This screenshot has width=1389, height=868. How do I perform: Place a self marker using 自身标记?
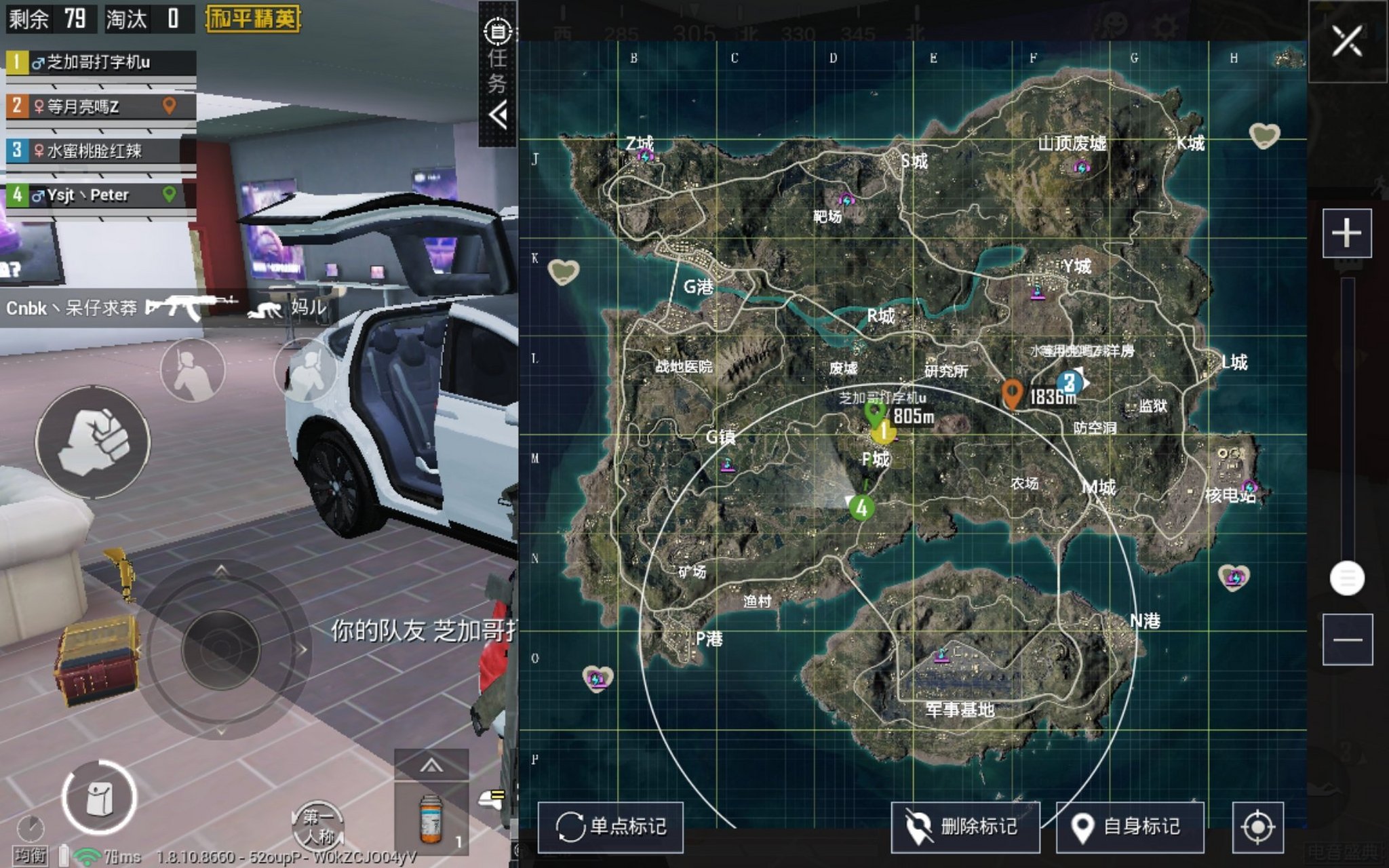pyautogui.click(x=1129, y=827)
